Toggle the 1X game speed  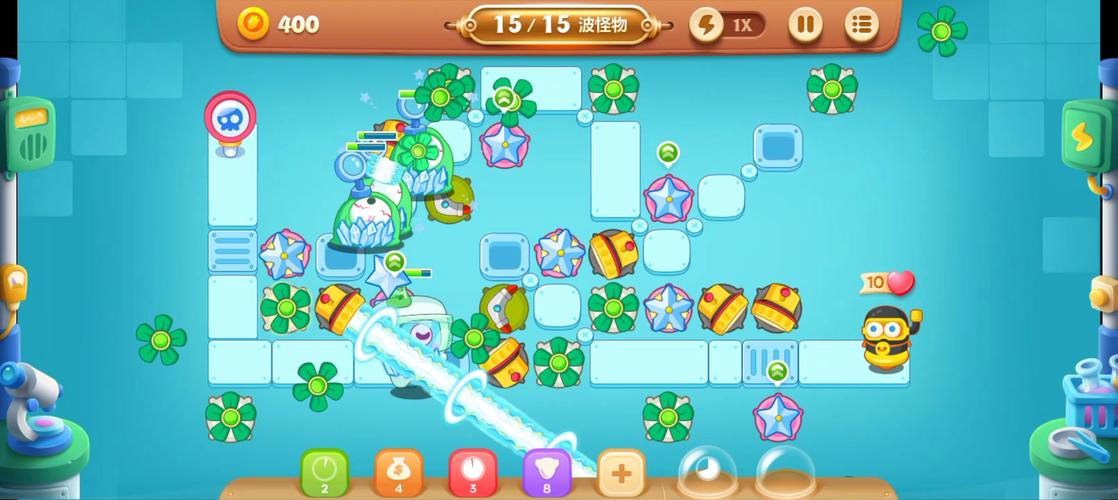point(728,25)
